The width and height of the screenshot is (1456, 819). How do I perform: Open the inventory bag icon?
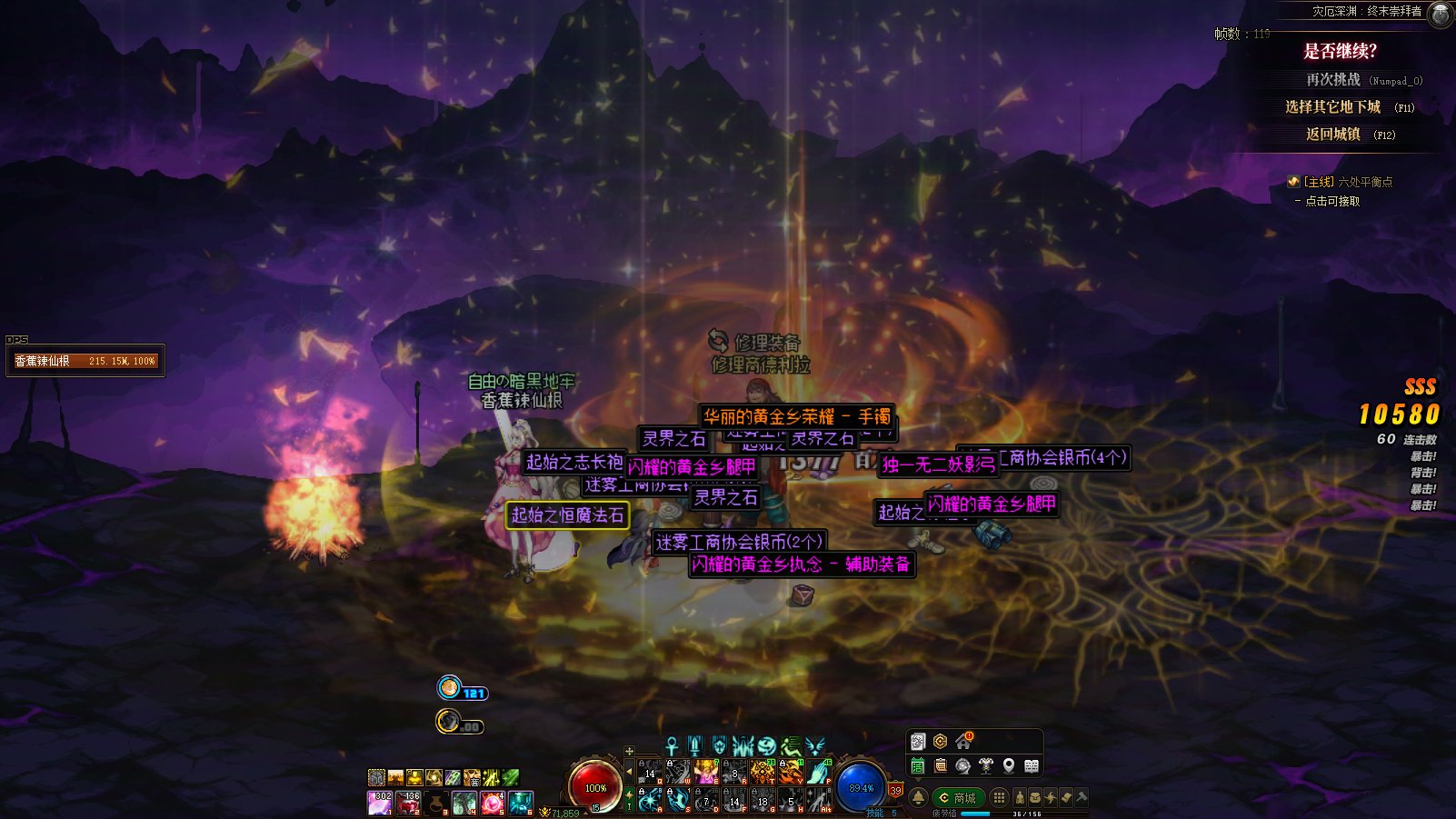1035,797
